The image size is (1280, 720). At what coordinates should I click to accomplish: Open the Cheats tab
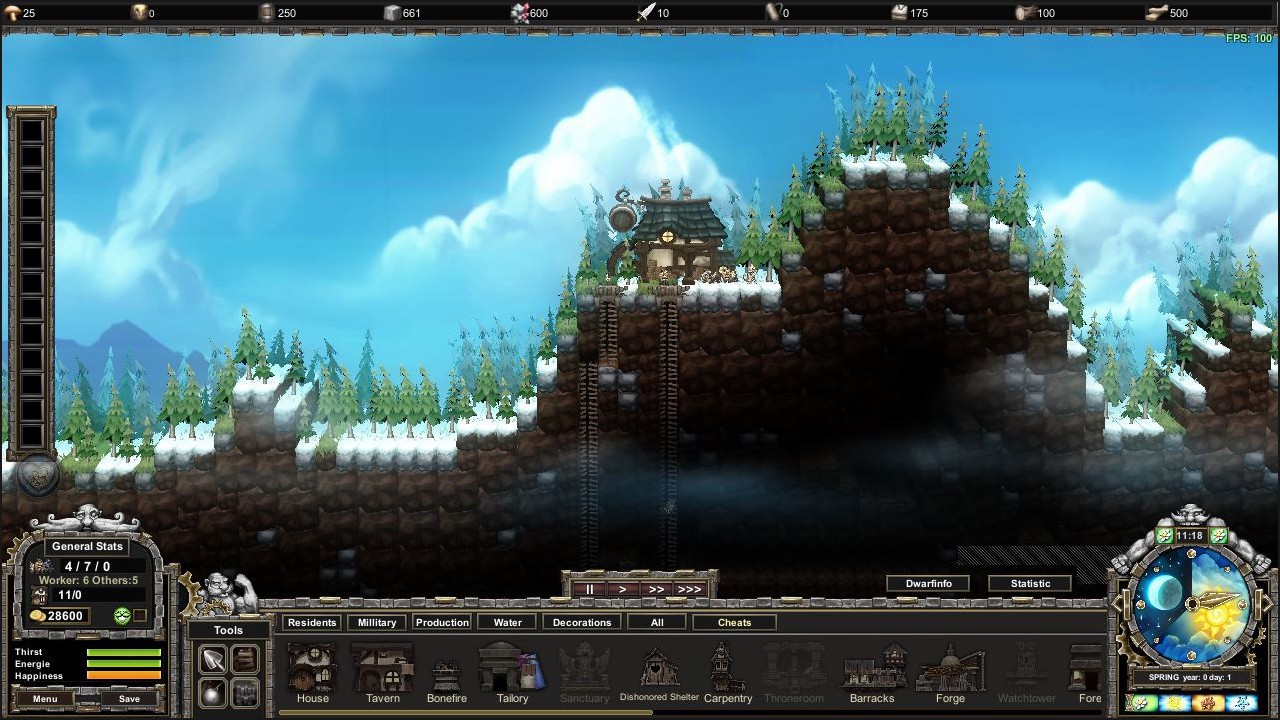coord(734,621)
